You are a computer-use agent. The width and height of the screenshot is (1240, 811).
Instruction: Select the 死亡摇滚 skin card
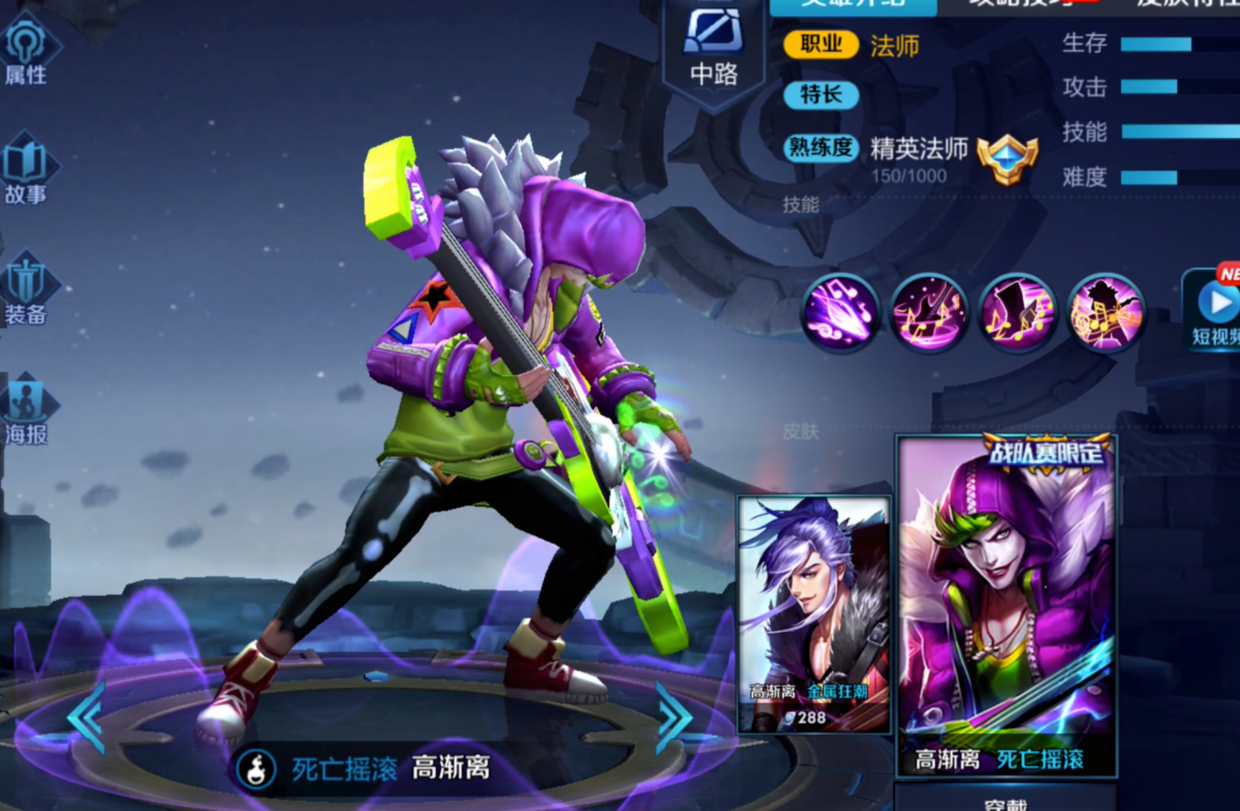pyautogui.click(x=1005, y=605)
